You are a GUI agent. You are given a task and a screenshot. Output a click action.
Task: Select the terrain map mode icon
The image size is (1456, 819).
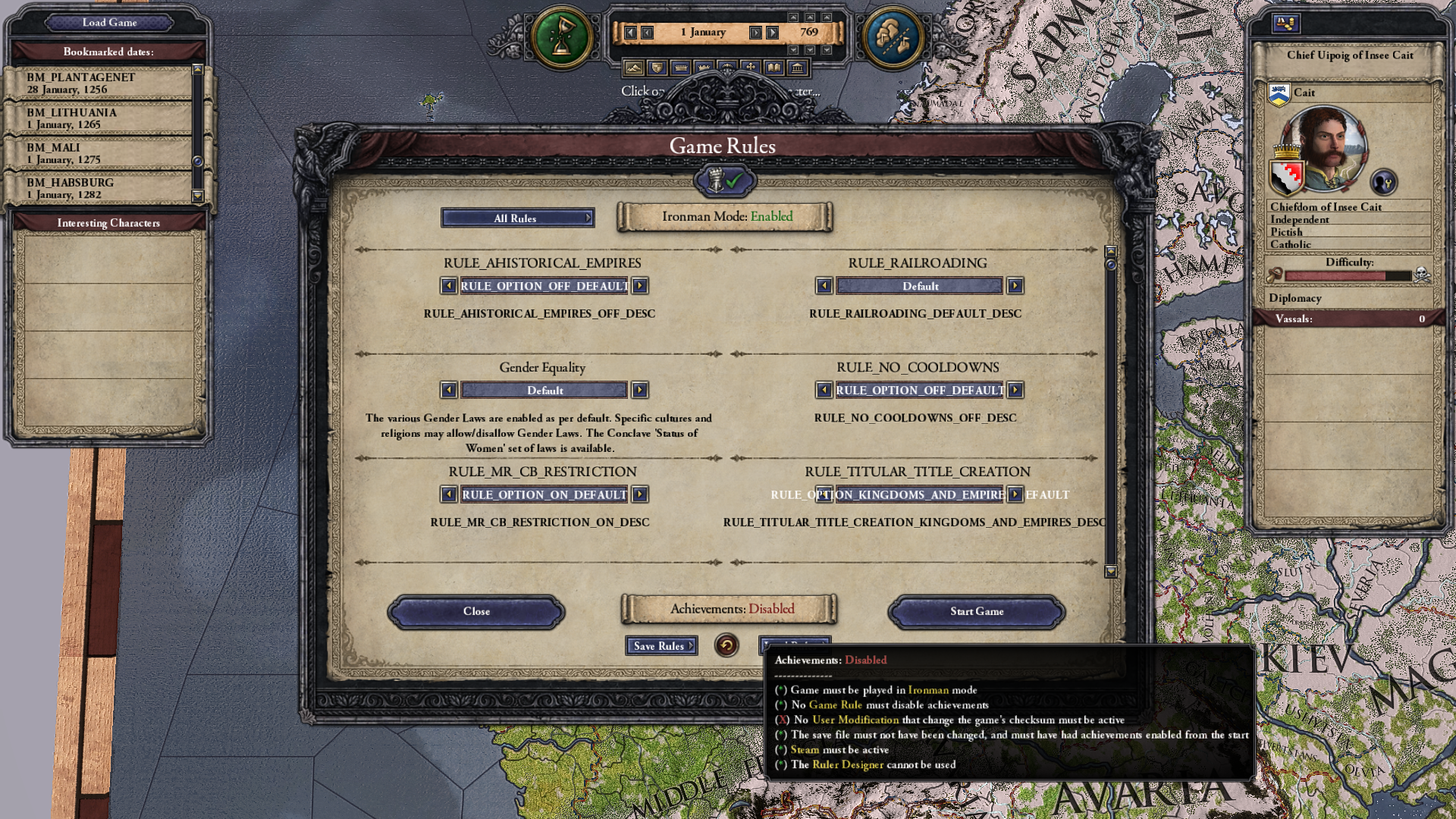[633, 68]
